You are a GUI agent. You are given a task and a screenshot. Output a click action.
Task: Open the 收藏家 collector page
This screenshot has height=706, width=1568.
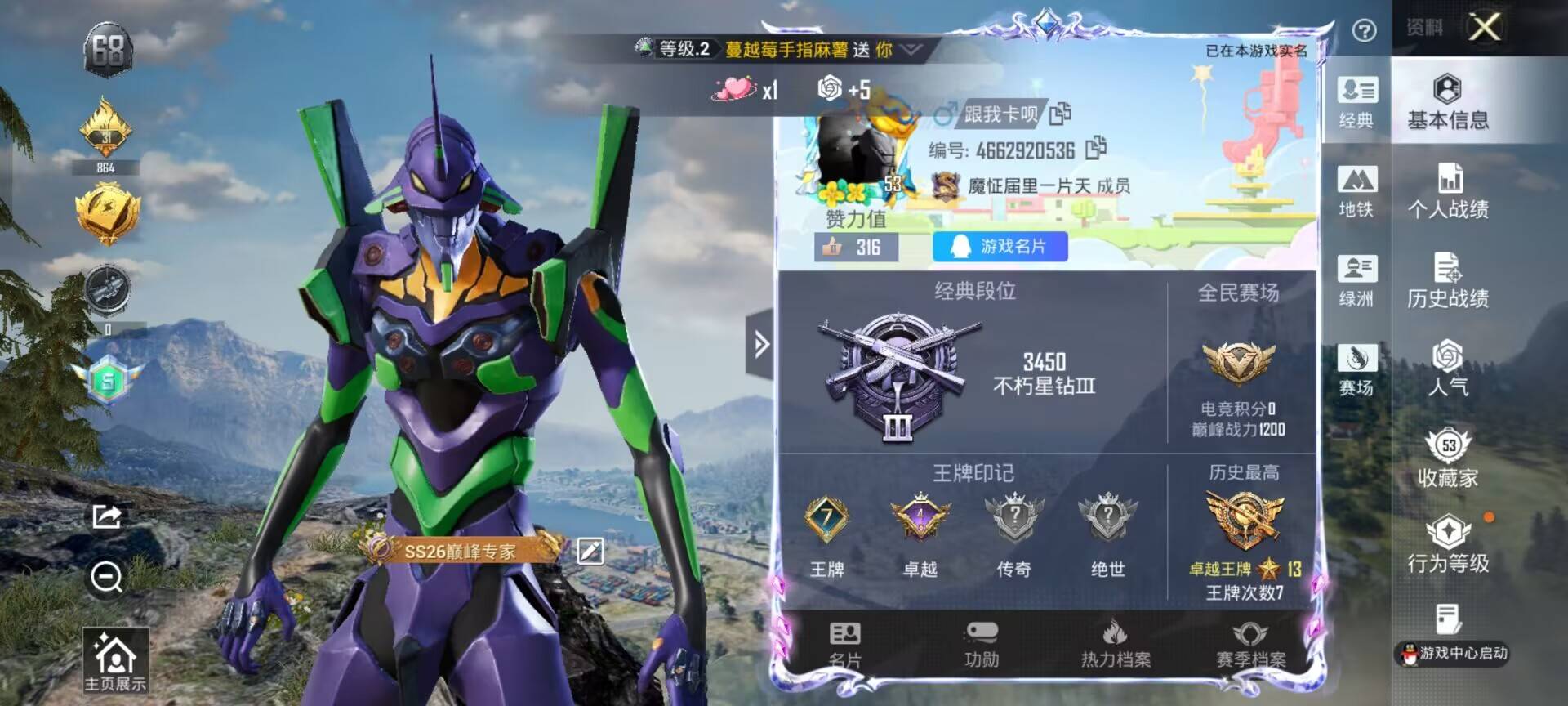click(1447, 458)
